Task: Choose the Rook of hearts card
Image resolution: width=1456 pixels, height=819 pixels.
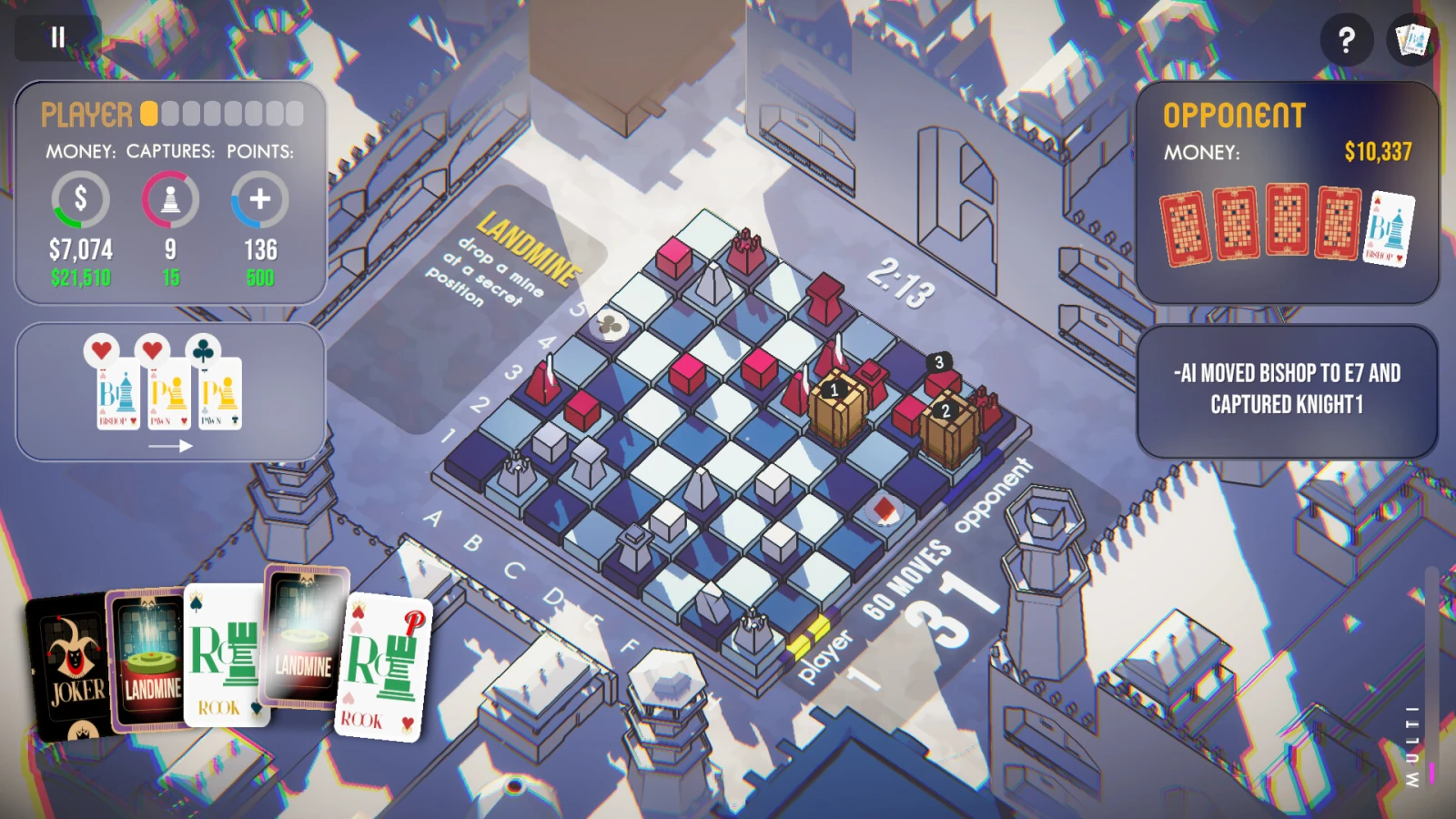Action: click(382, 669)
